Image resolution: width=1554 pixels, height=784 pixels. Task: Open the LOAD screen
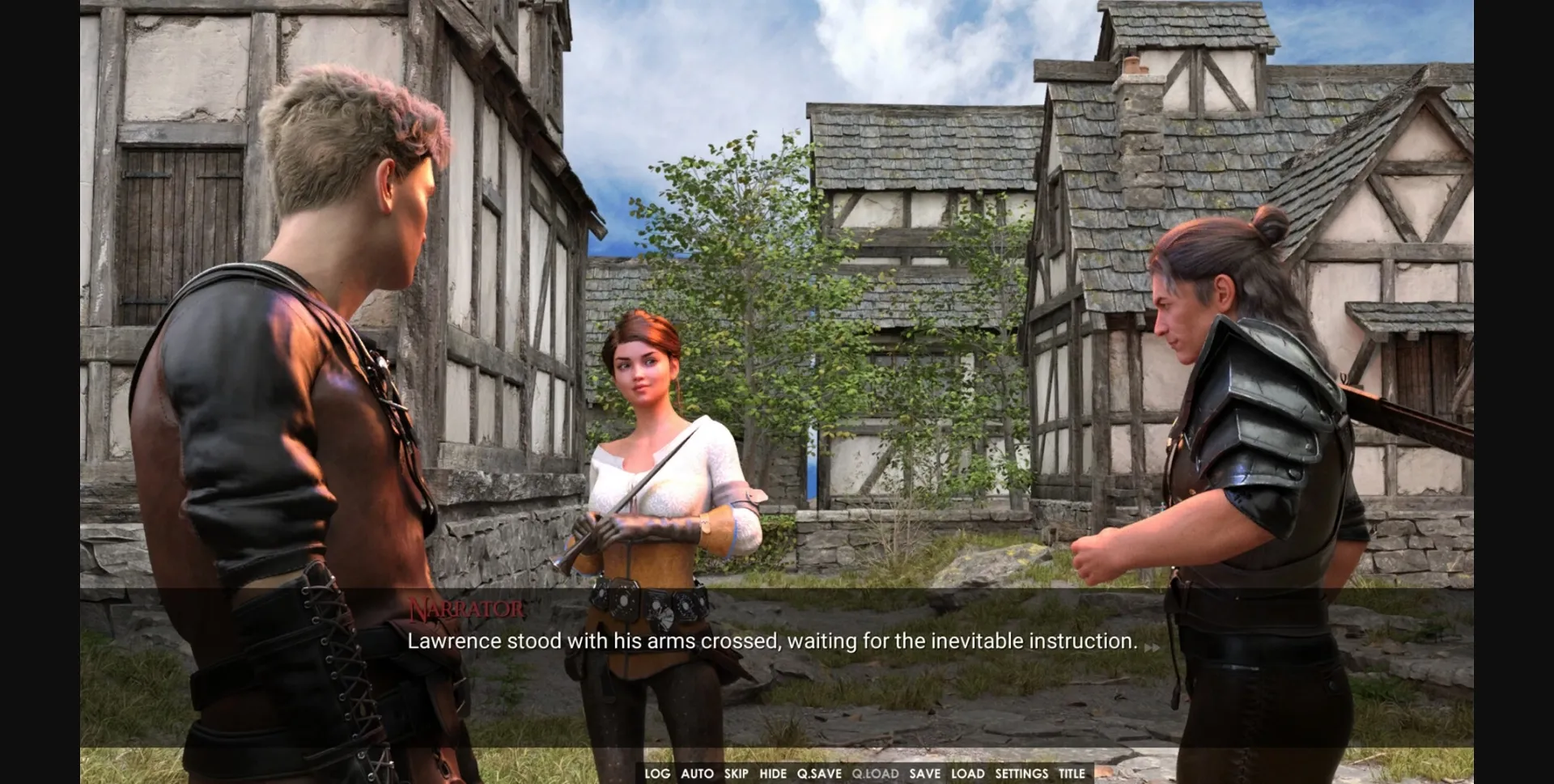click(x=968, y=773)
